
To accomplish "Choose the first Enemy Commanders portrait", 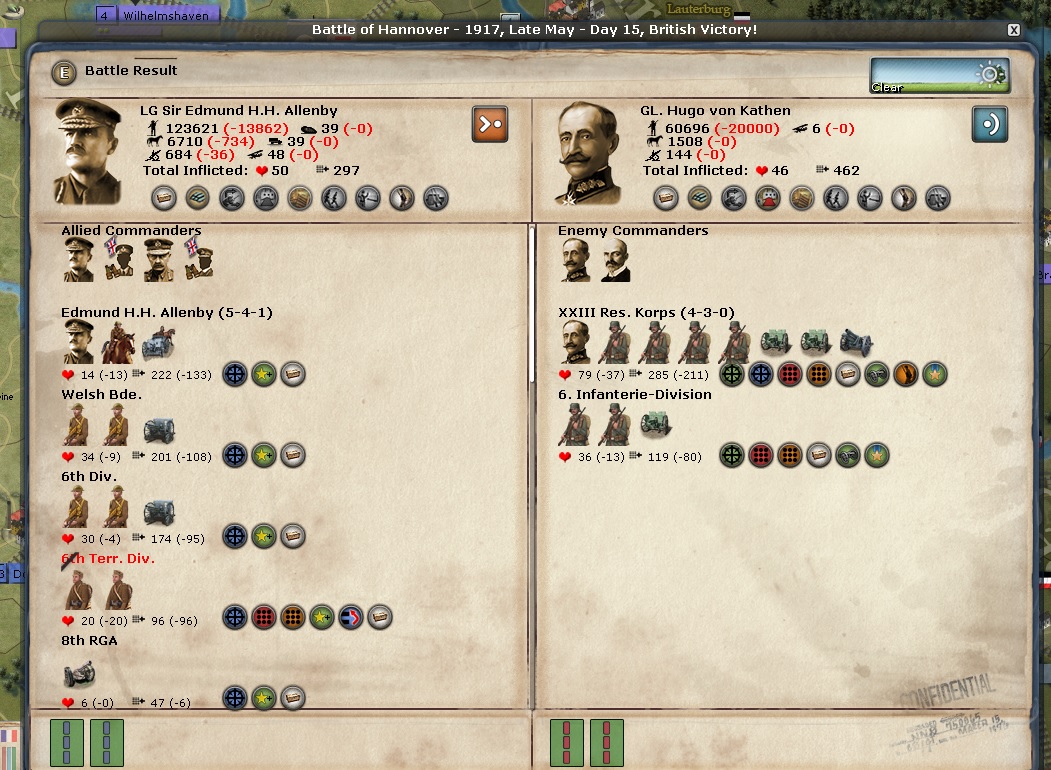I will 575,260.
